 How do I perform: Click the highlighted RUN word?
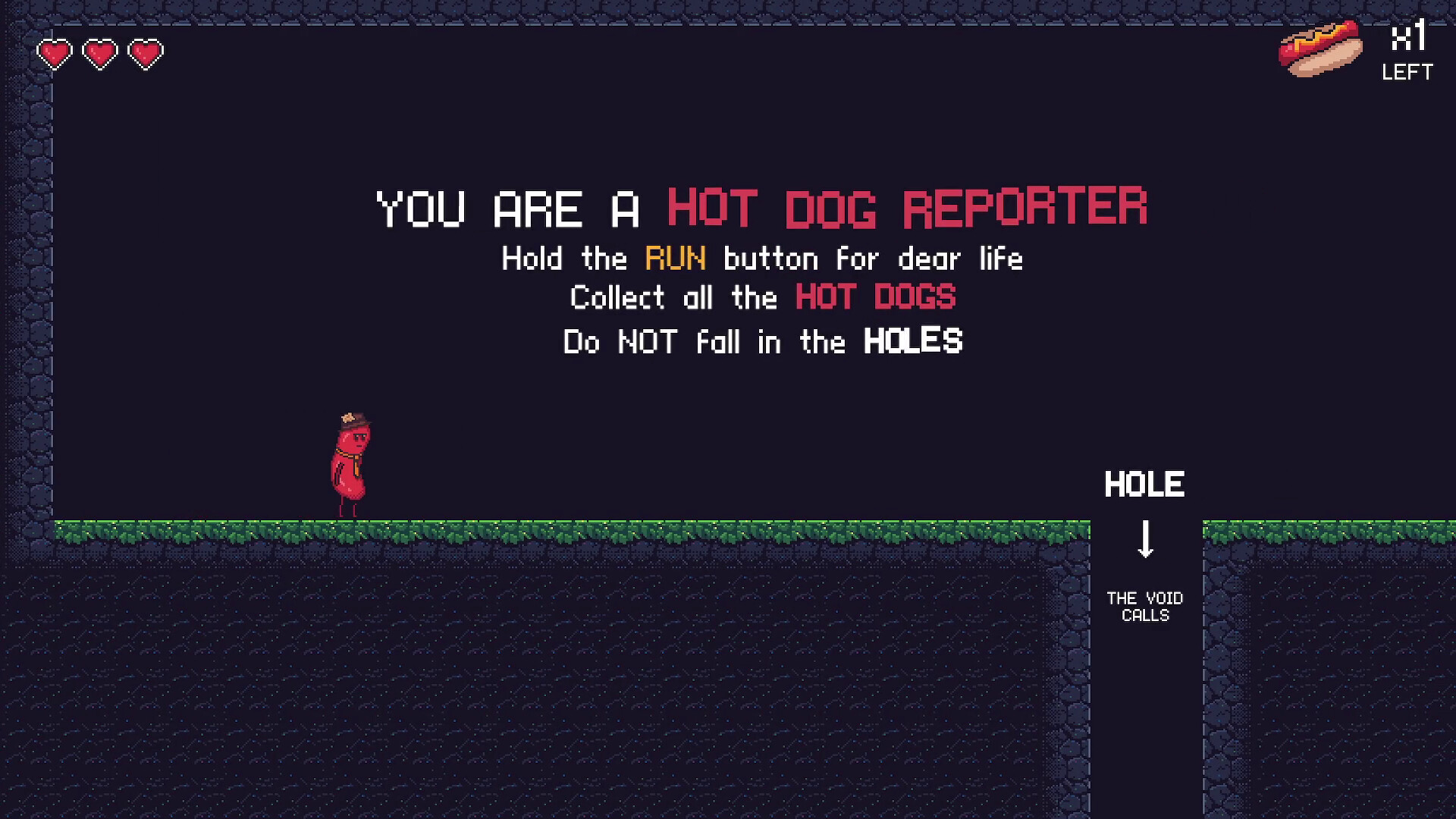tap(674, 259)
